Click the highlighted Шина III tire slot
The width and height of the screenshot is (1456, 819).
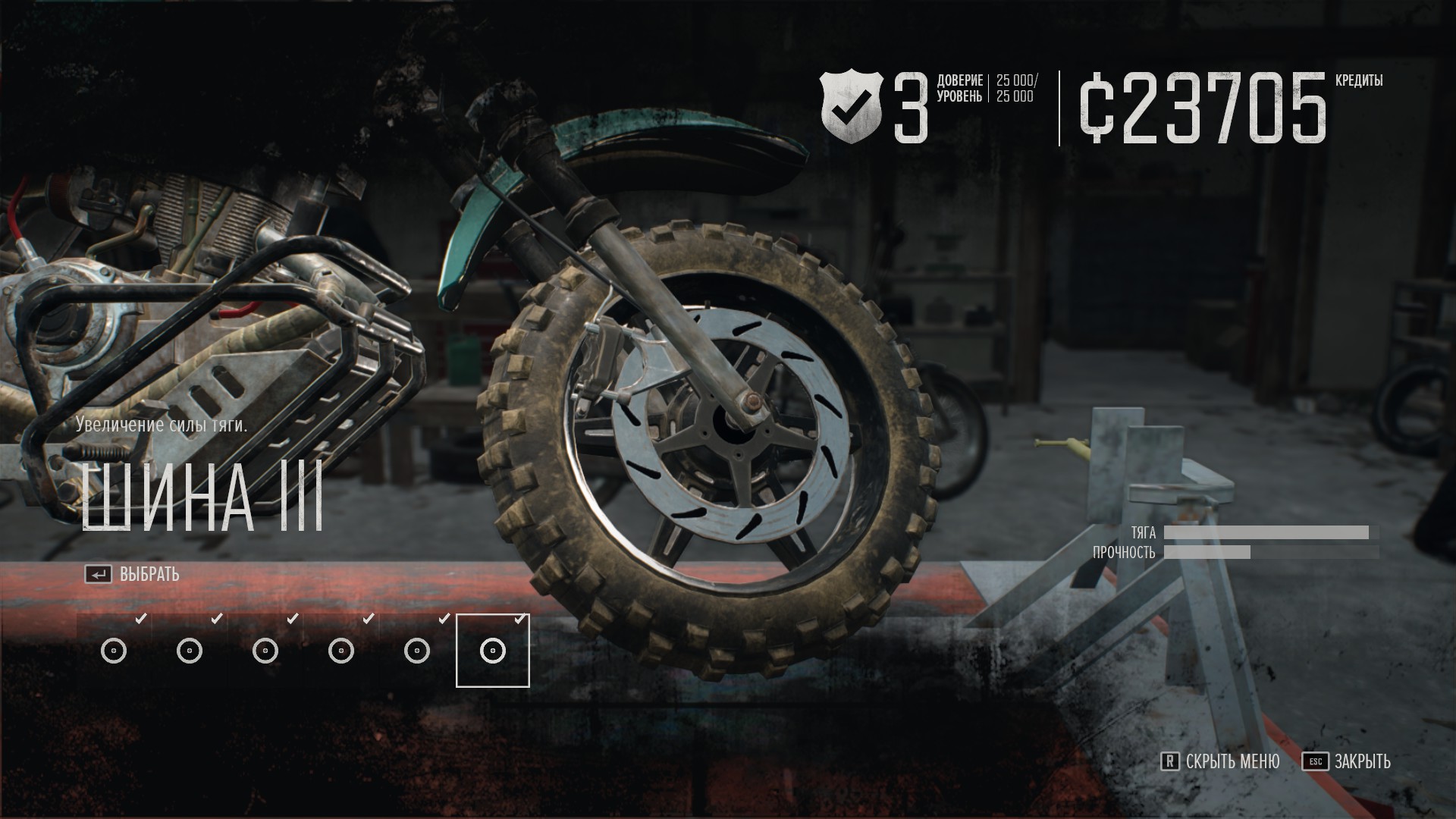point(492,651)
